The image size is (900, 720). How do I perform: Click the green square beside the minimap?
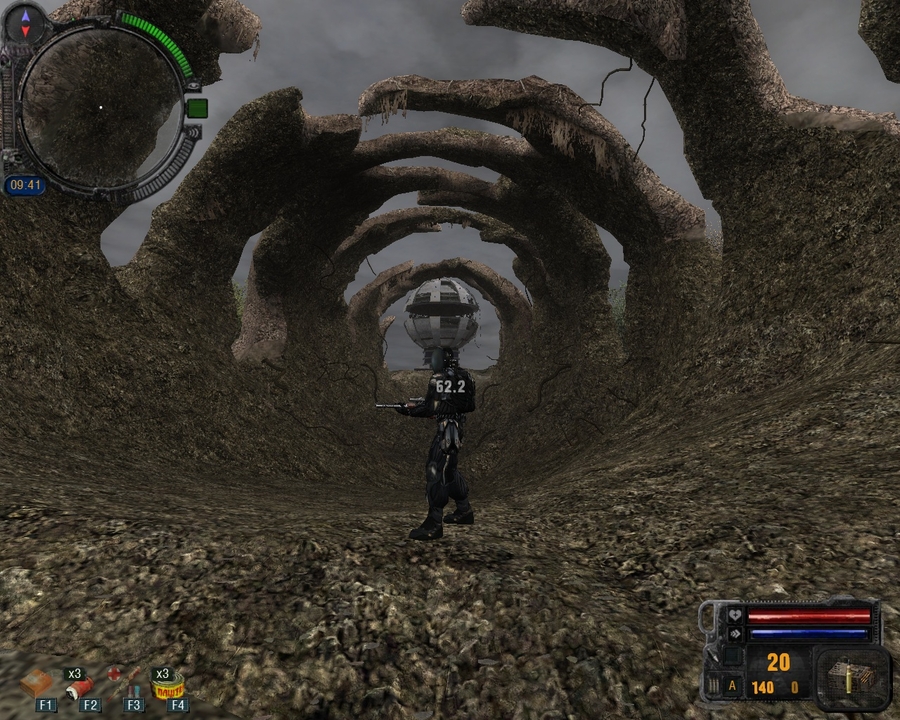[x=196, y=108]
